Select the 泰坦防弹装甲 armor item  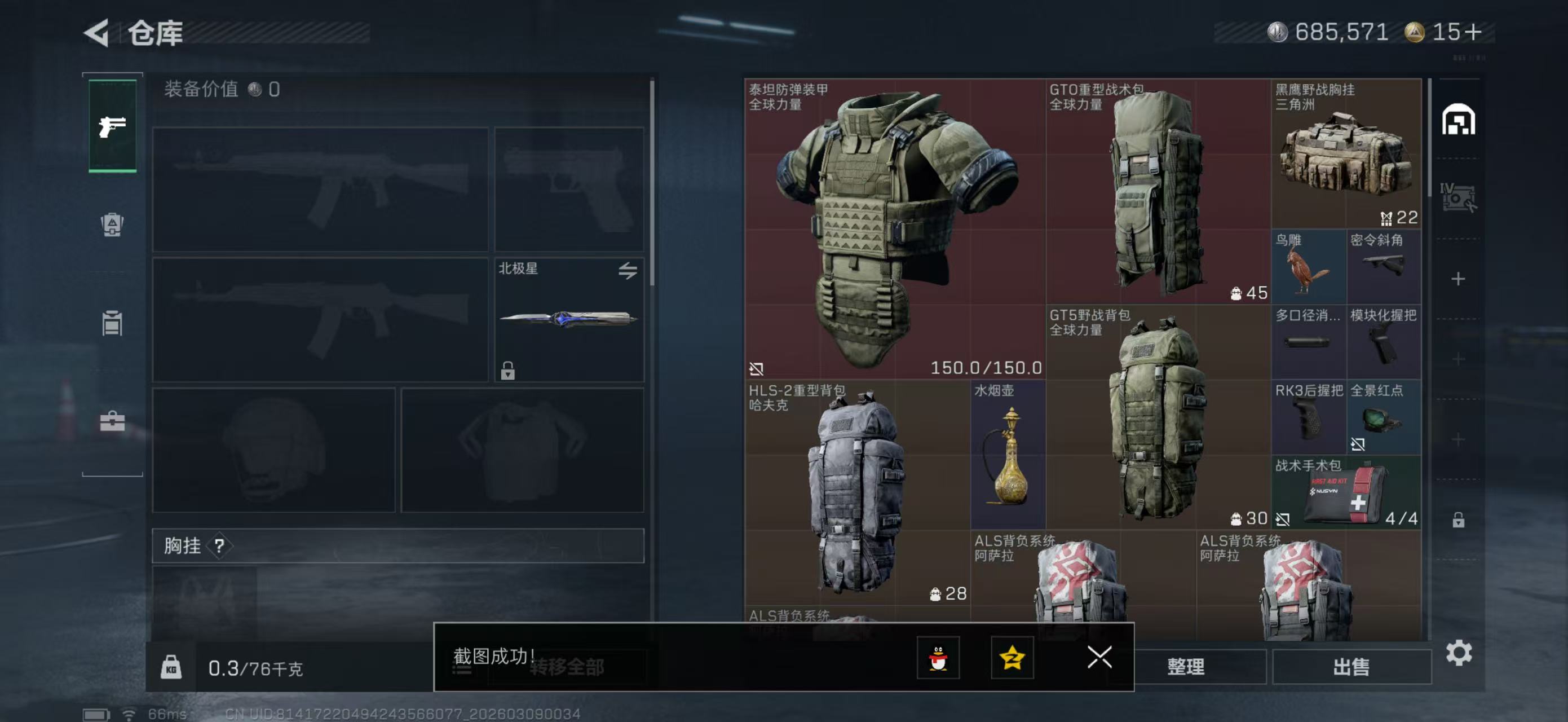pyautogui.click(x=895, y=228)
